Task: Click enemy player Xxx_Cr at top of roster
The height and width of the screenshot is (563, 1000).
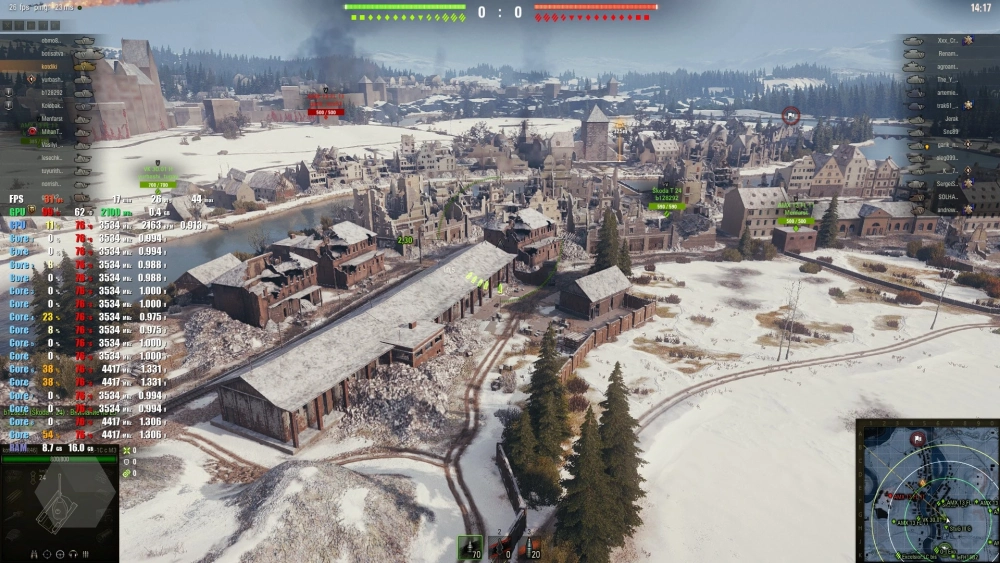Action: pos(948,41)
